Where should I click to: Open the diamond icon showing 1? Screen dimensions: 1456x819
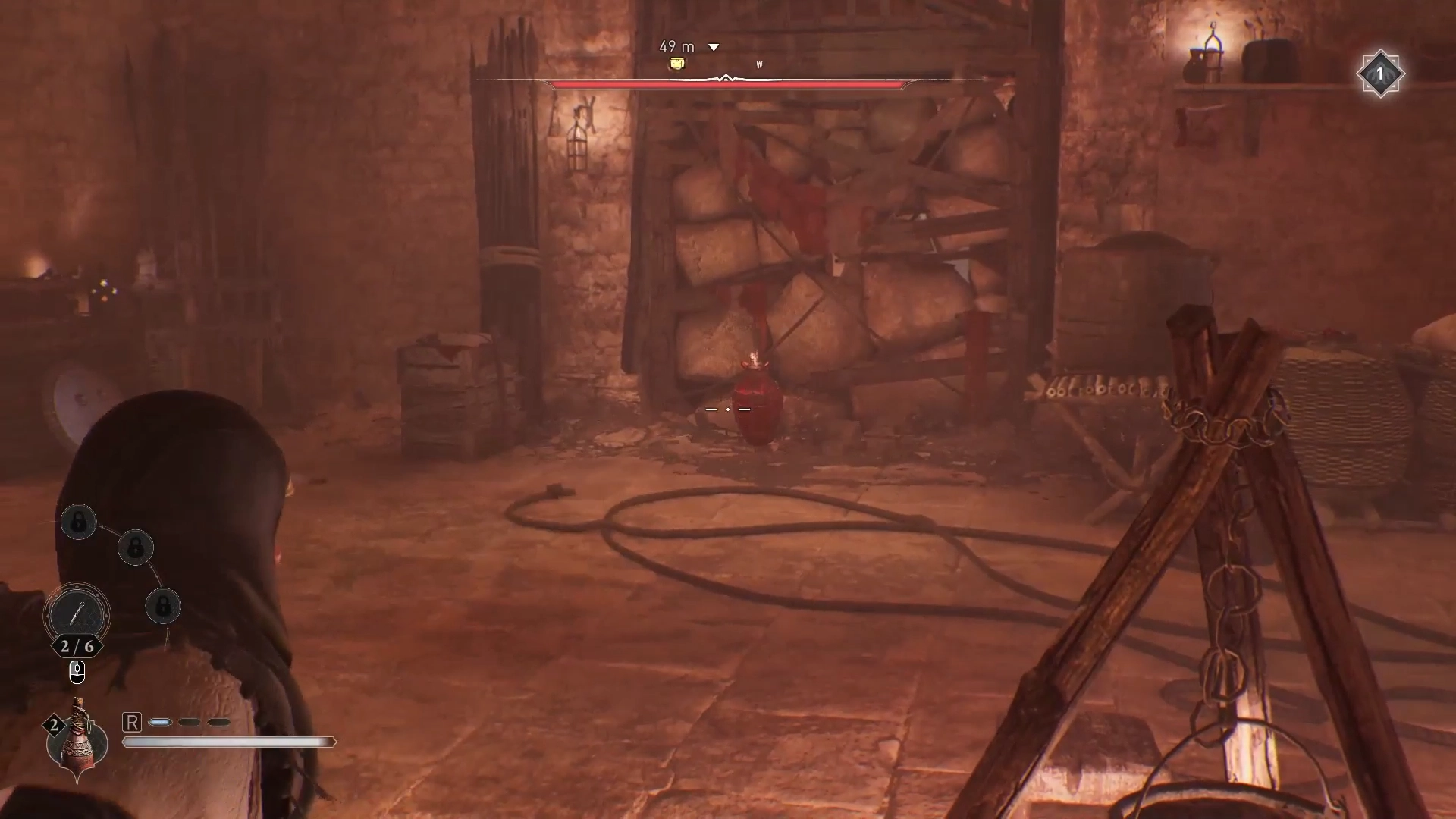[1380, 74]
